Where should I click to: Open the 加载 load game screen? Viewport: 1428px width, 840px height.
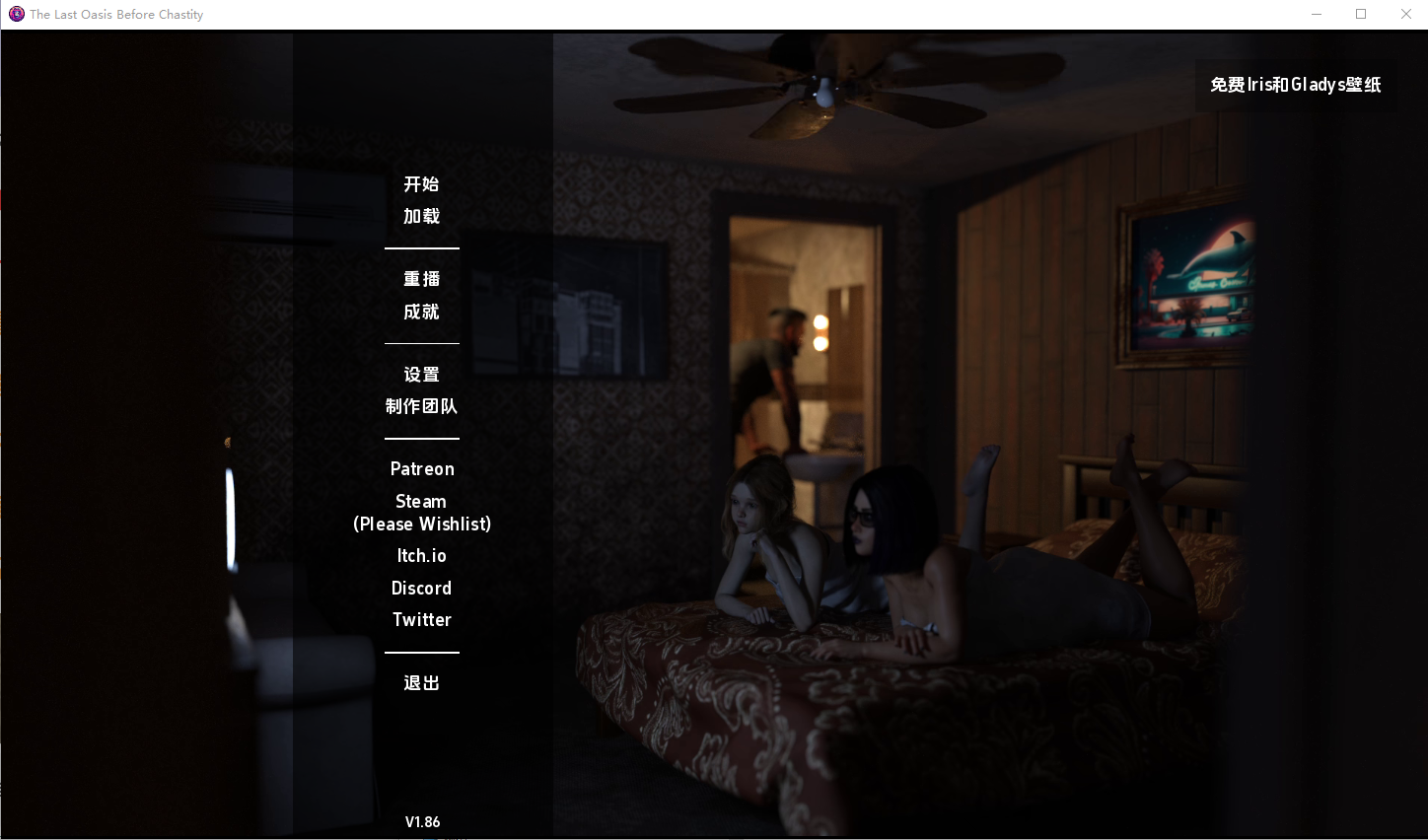(x=421, y=216)
